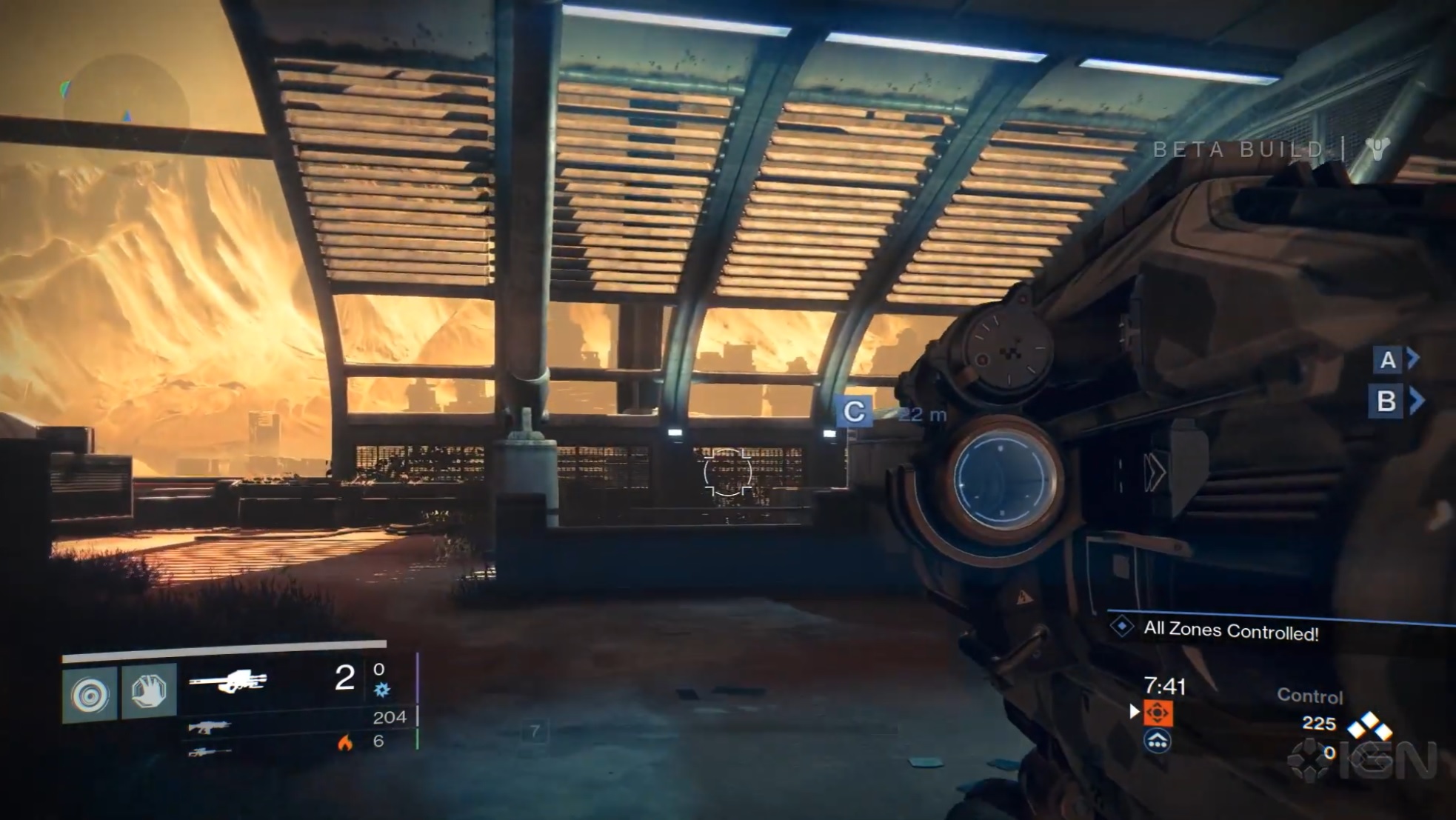The height and width of the screenshot is (820, 1456).
Task: Select the zone B indicator
Action: (x=1386, y=401)
